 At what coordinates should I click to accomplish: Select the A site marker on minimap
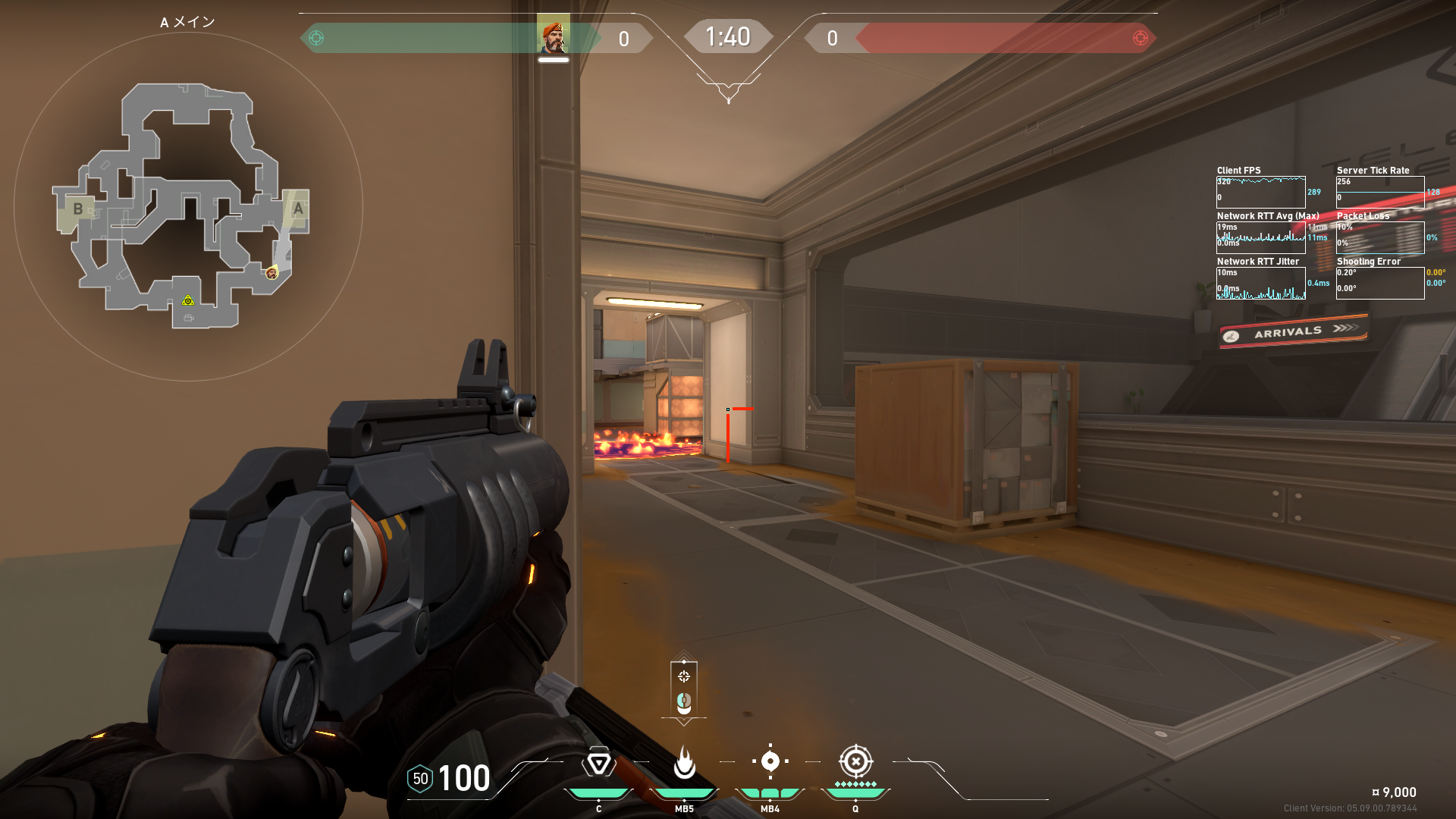click(x=298, y=209)
